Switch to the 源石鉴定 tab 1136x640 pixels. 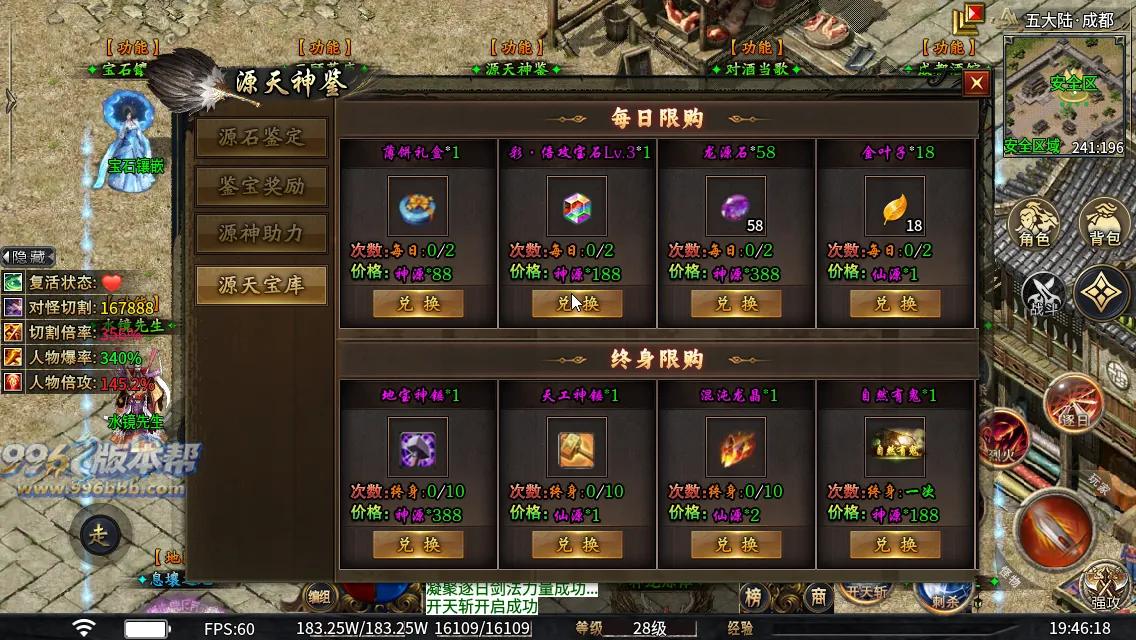[x=261, y=138]
